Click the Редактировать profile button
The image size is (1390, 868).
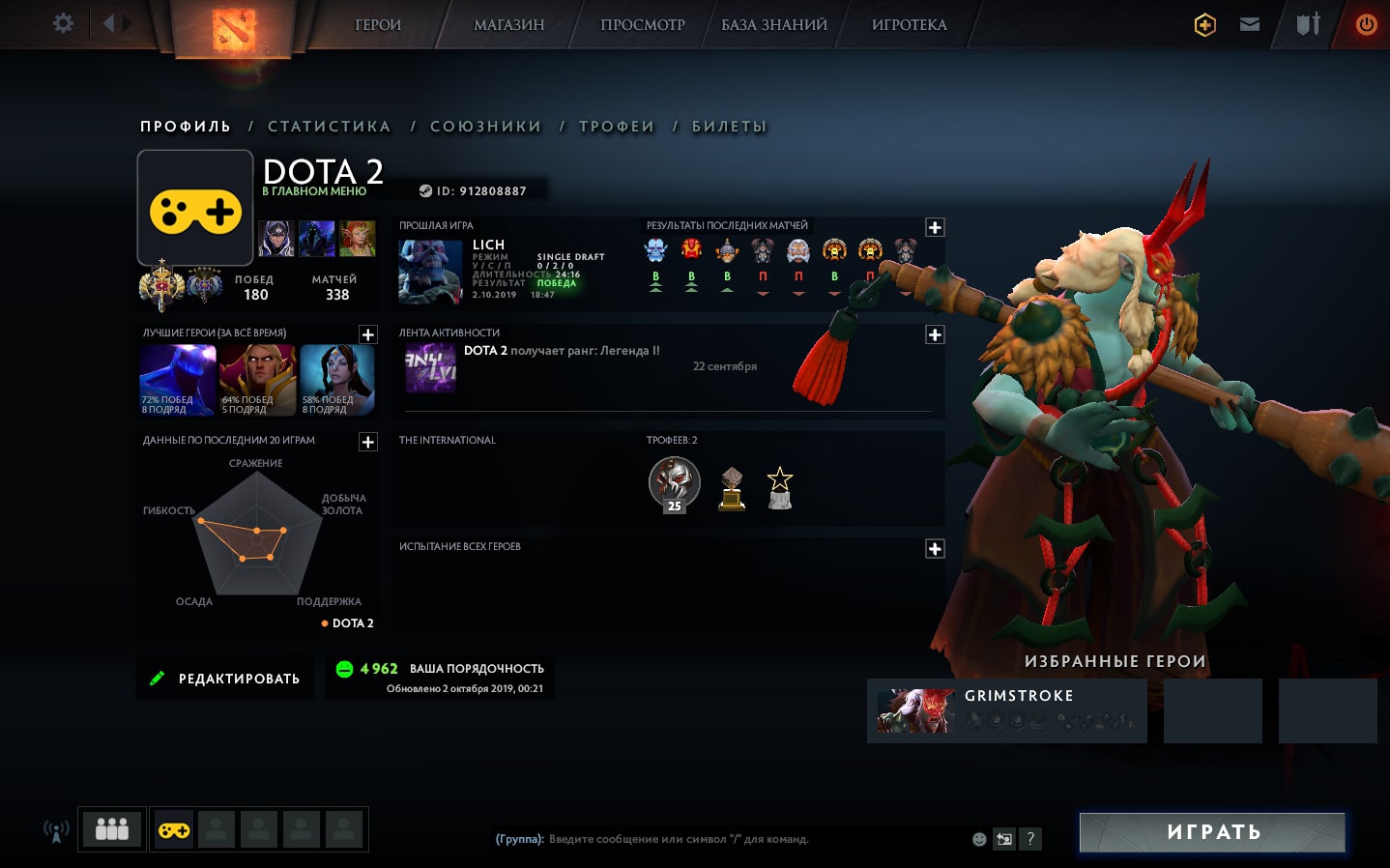225,679
